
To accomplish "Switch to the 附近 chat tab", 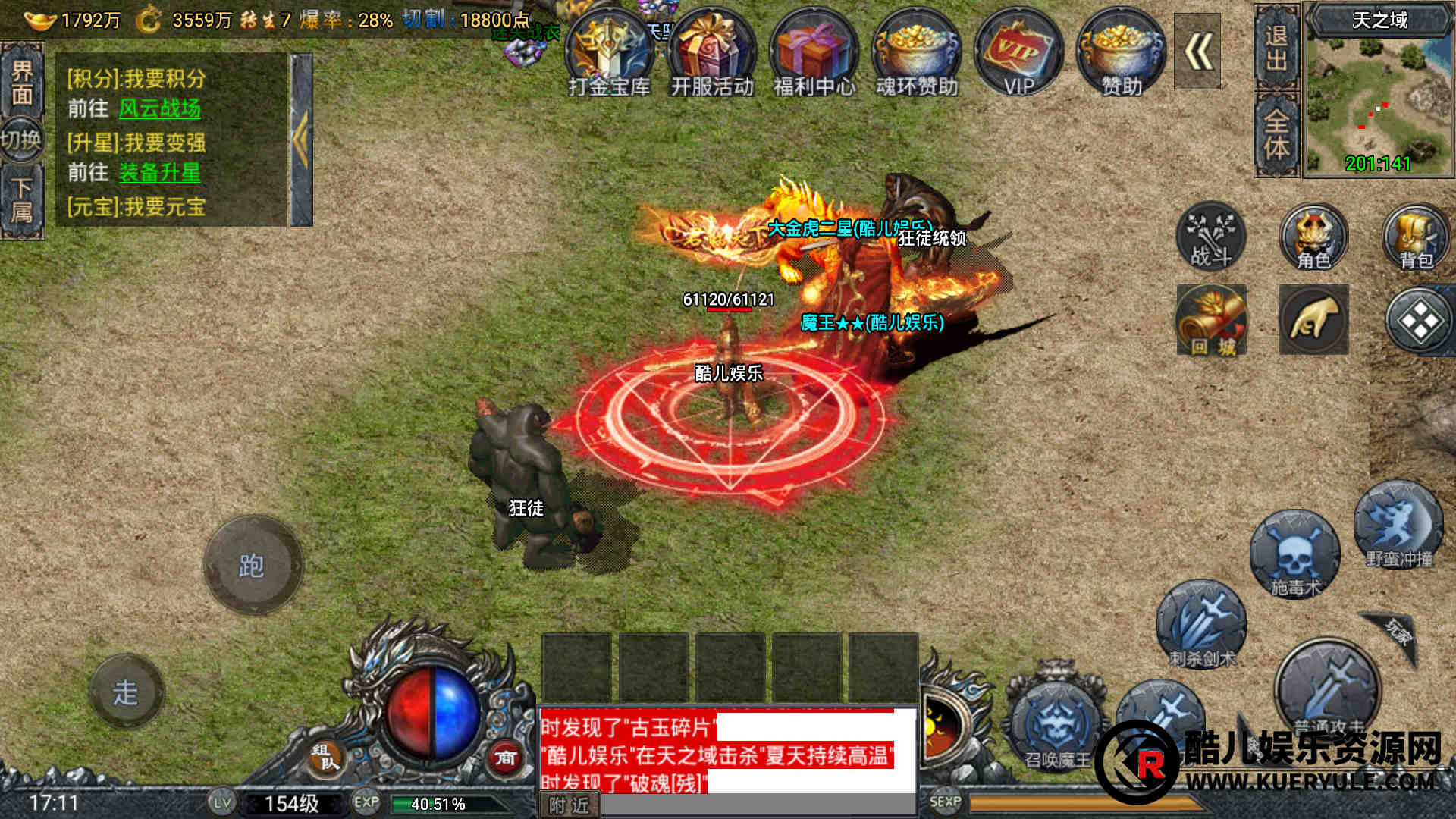I will click(569, 805).
